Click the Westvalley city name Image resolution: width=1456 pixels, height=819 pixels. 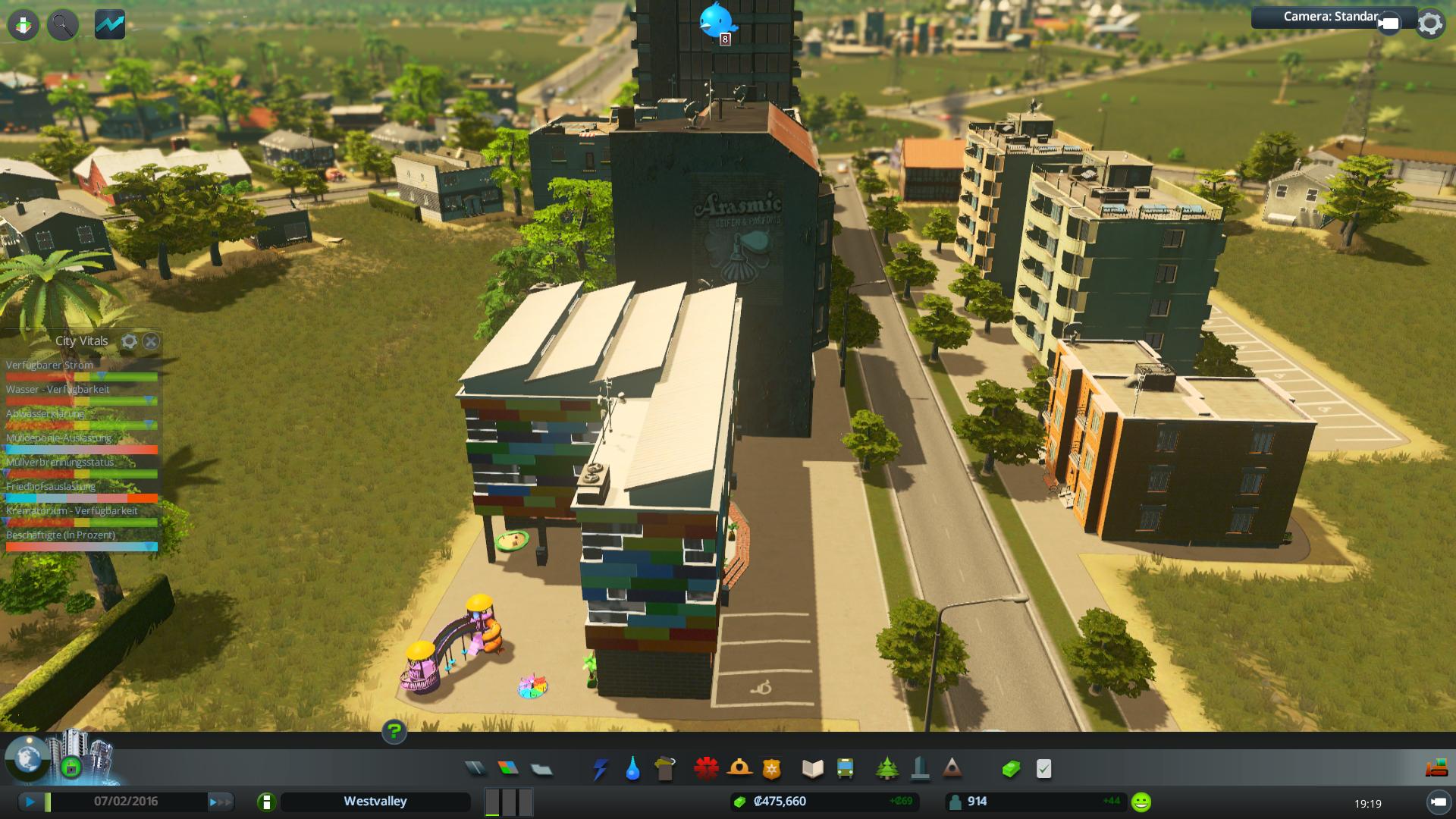click(375, 802)
